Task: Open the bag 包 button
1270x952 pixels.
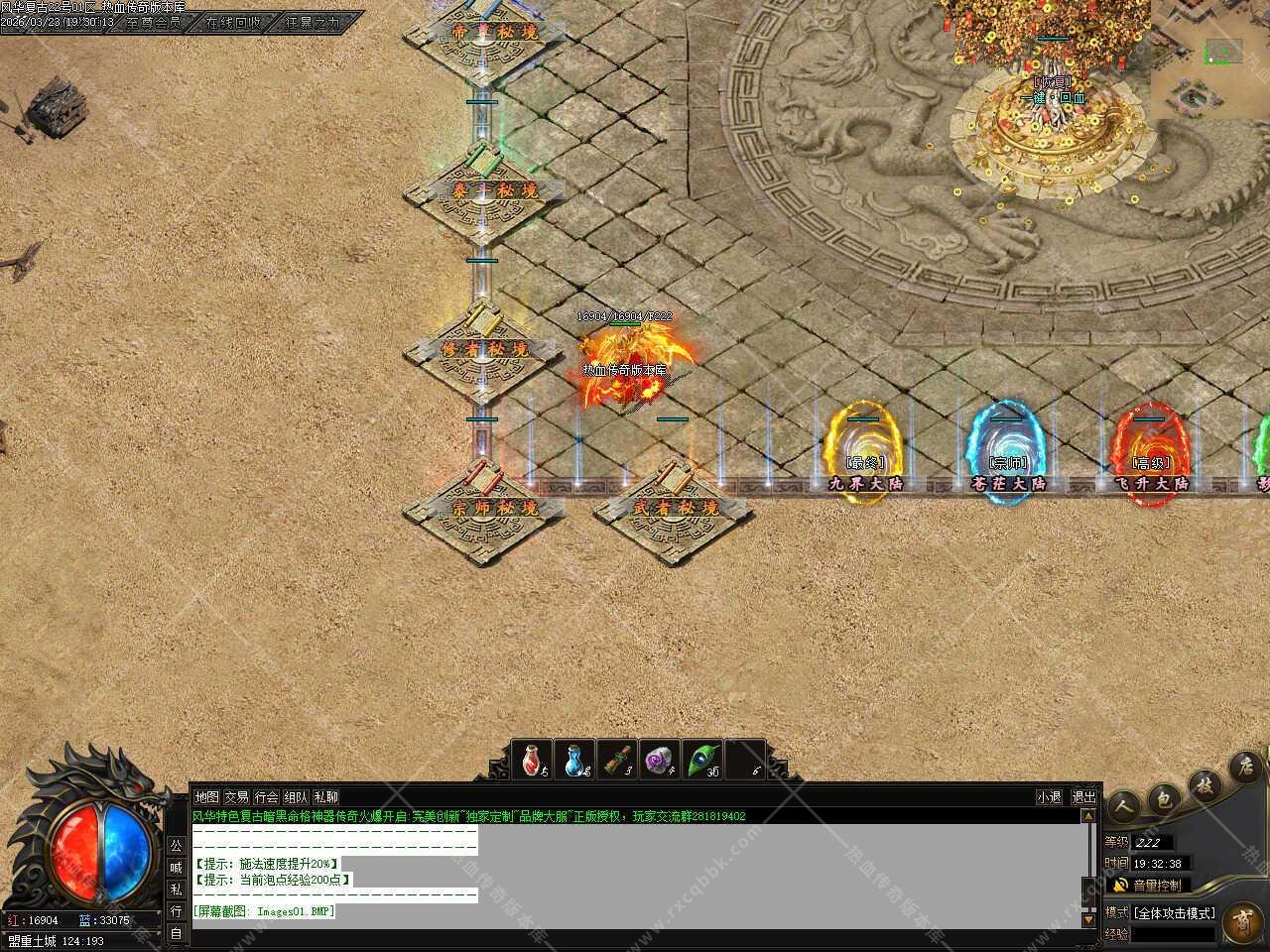Action: [1164, 796]
